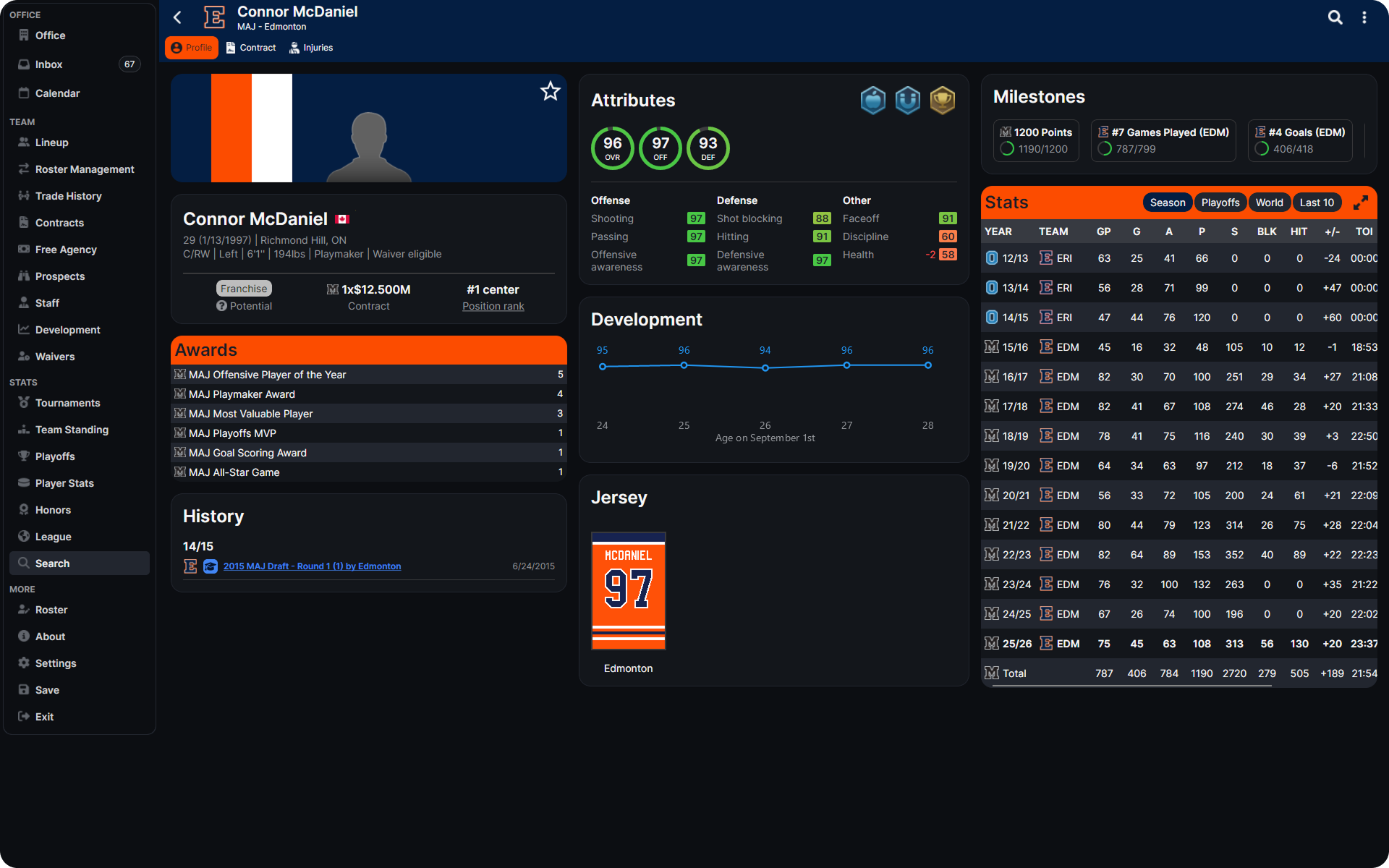Open the search magnifier in the top bar
Viewport: 1389px width, 868px height.
(x=1335, y=17)
